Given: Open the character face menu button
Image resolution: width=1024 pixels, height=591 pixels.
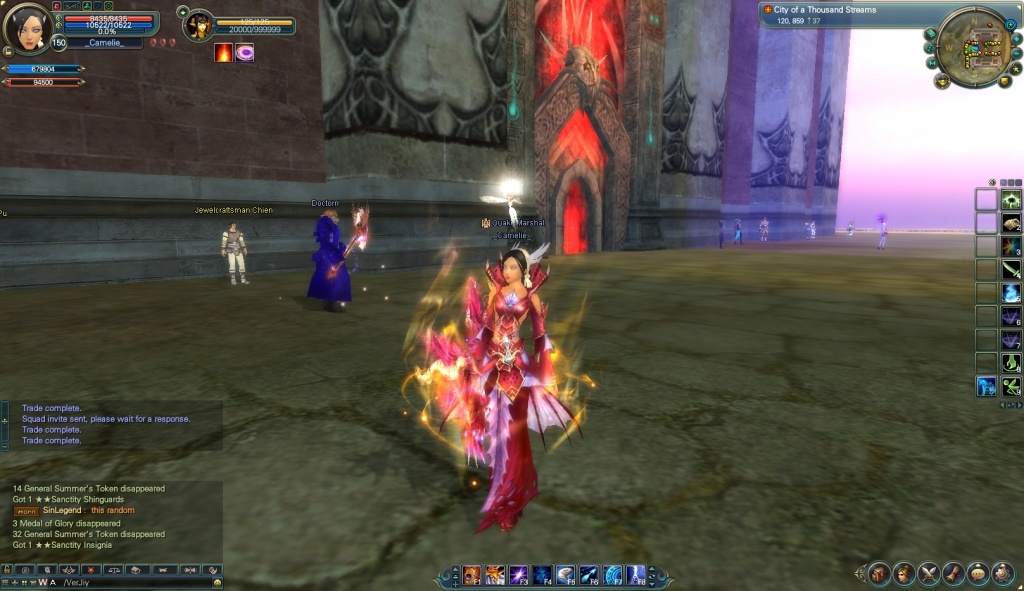Looking at the screenshot, I should point(904,574).
